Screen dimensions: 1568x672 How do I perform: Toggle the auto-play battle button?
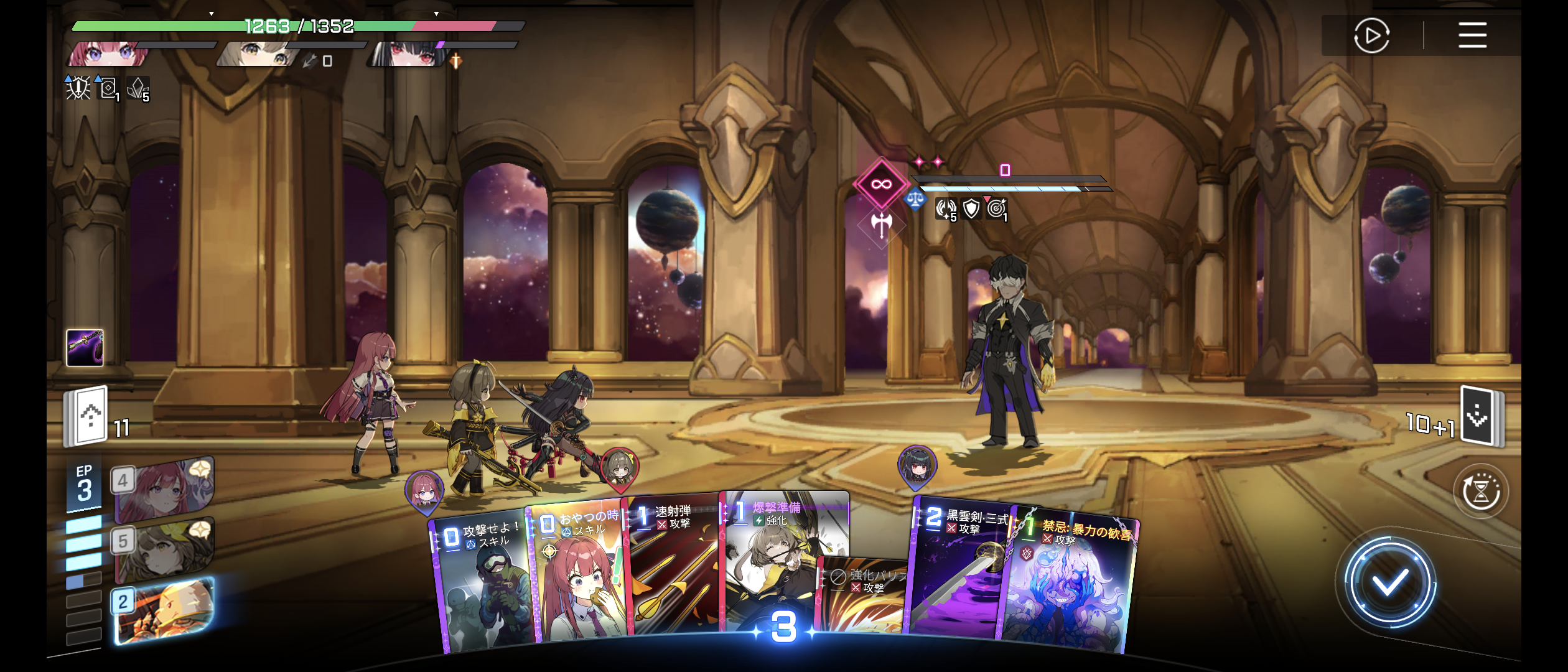(x=1371, y=35)
